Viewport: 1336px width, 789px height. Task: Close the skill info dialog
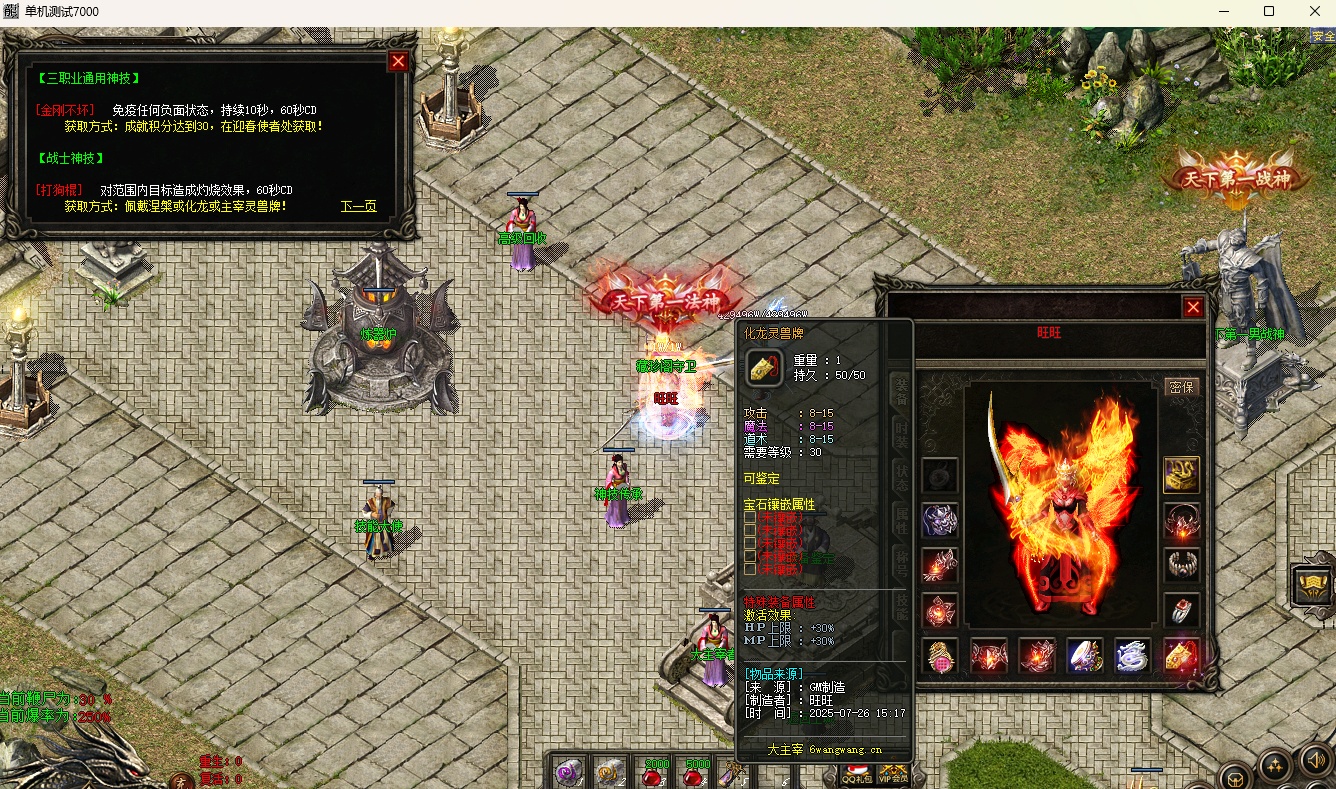click(x=398, y=61)
